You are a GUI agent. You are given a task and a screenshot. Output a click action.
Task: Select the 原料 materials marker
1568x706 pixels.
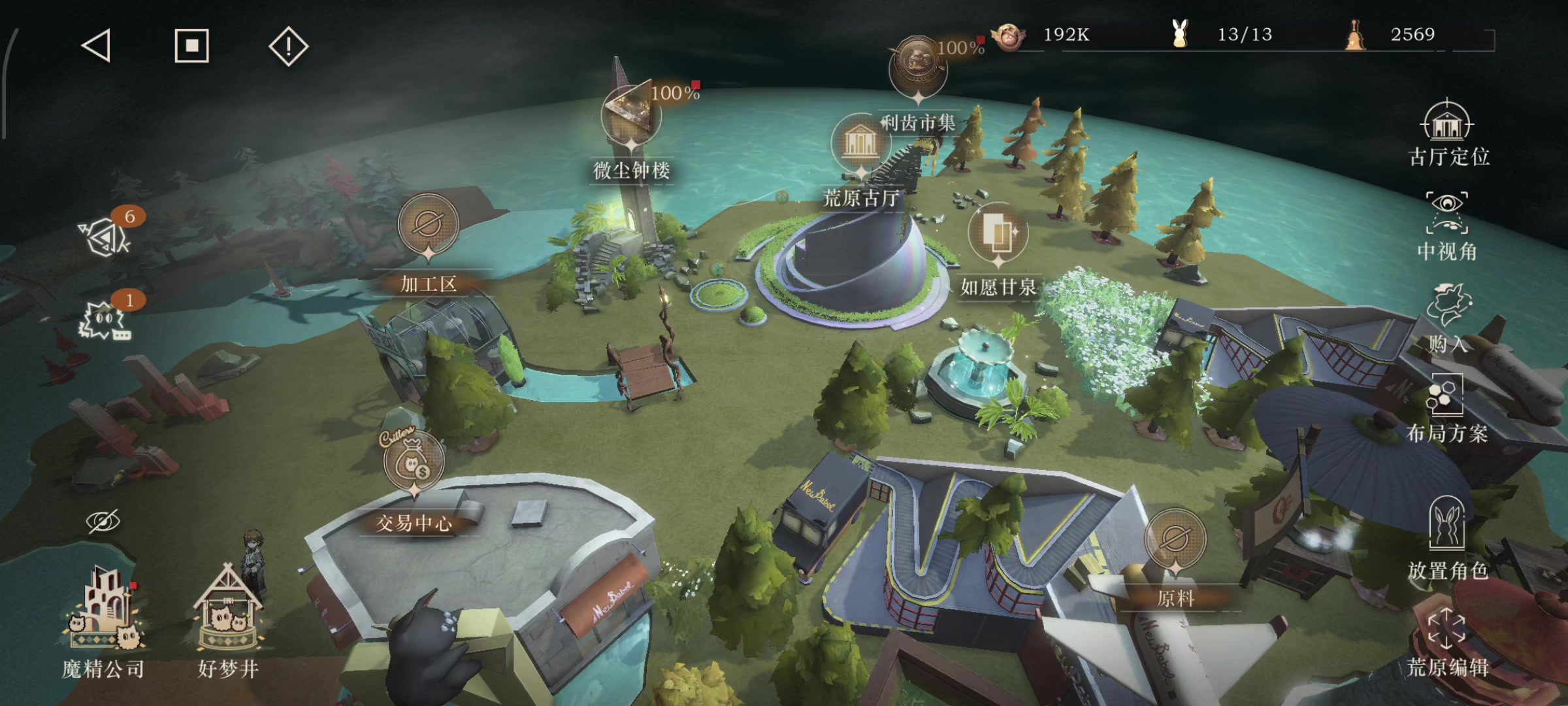click(1175, 540)
